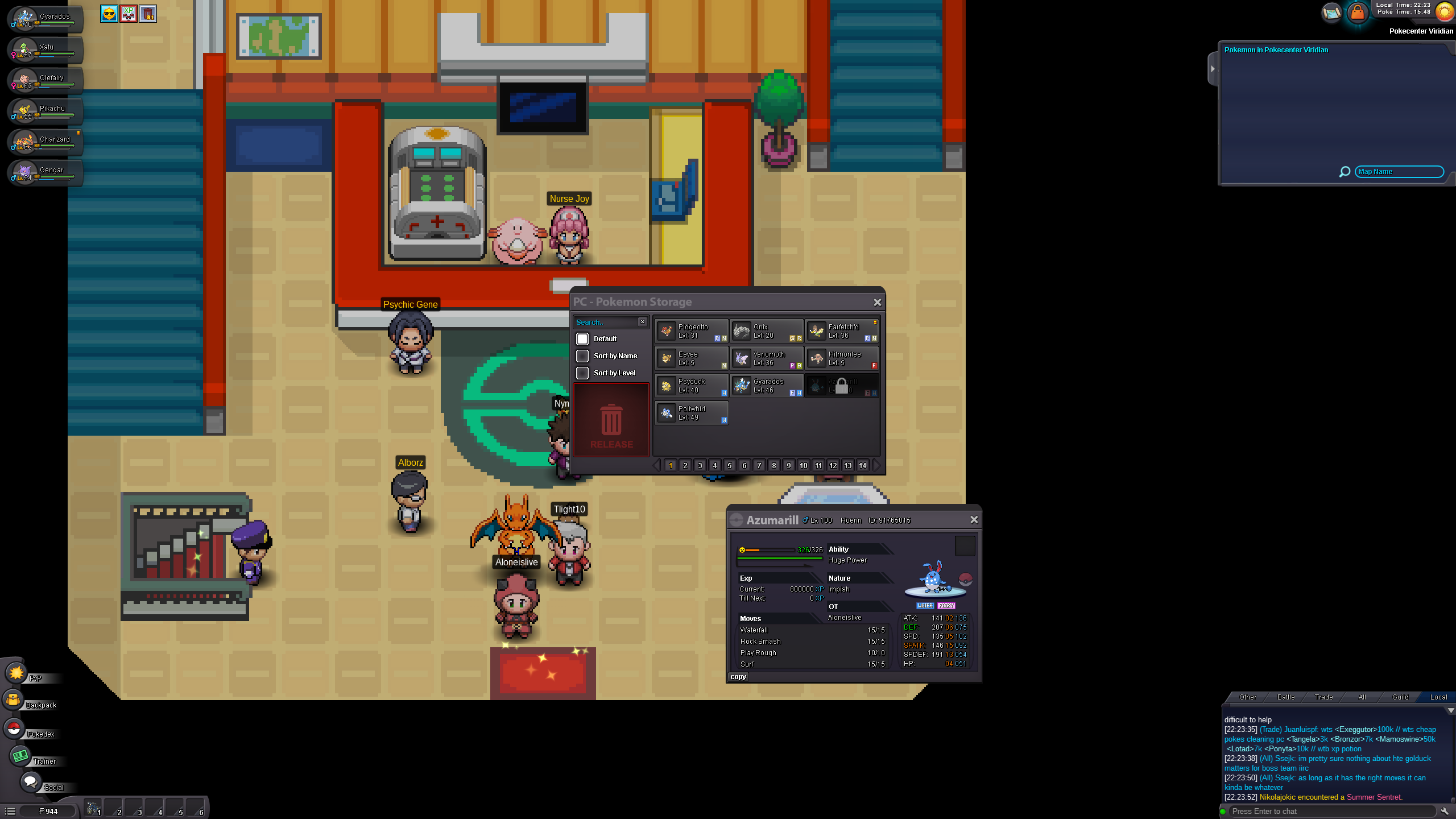
Task: Check Sort by Level in Pokemon Storage
Action: [x=582, y=373]
